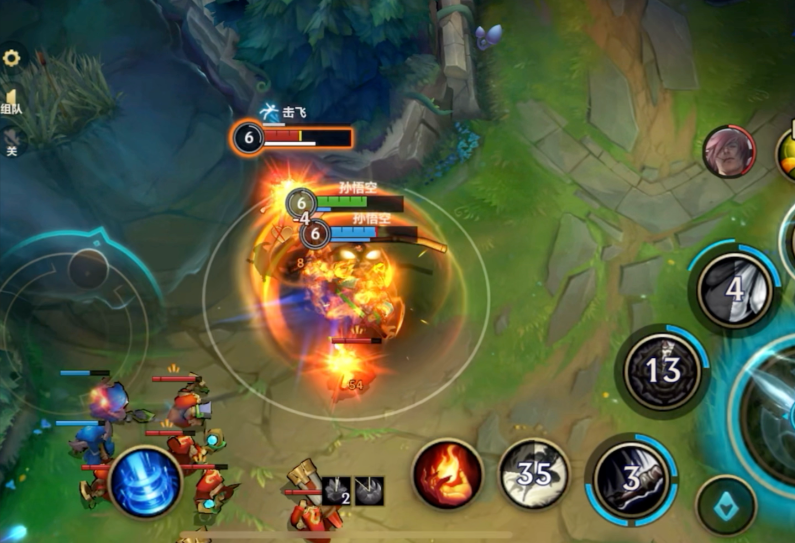Activate the blue swirling recall button

coord(145,482)
